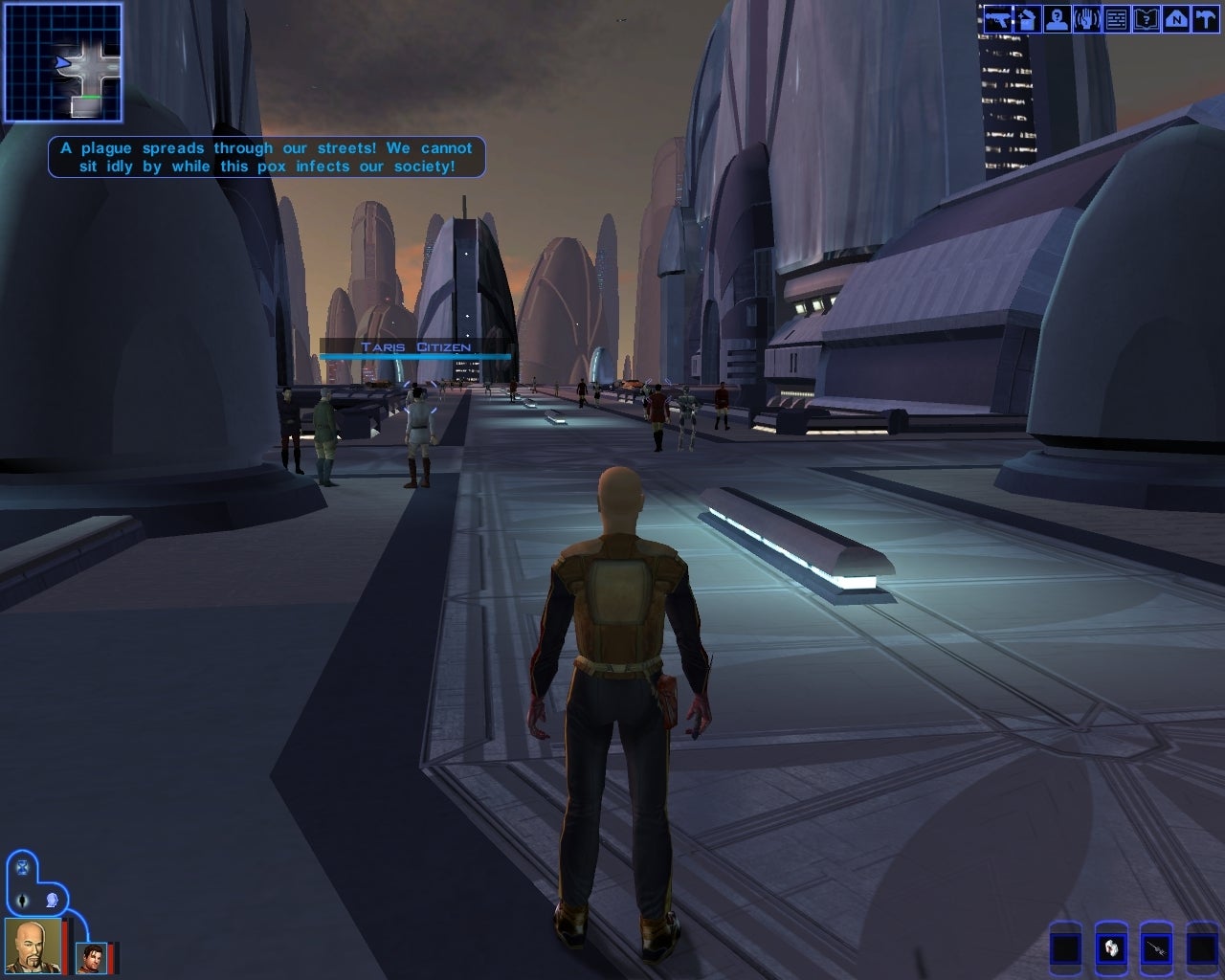Use the syringe-like item quick slot

point(1156,949)
